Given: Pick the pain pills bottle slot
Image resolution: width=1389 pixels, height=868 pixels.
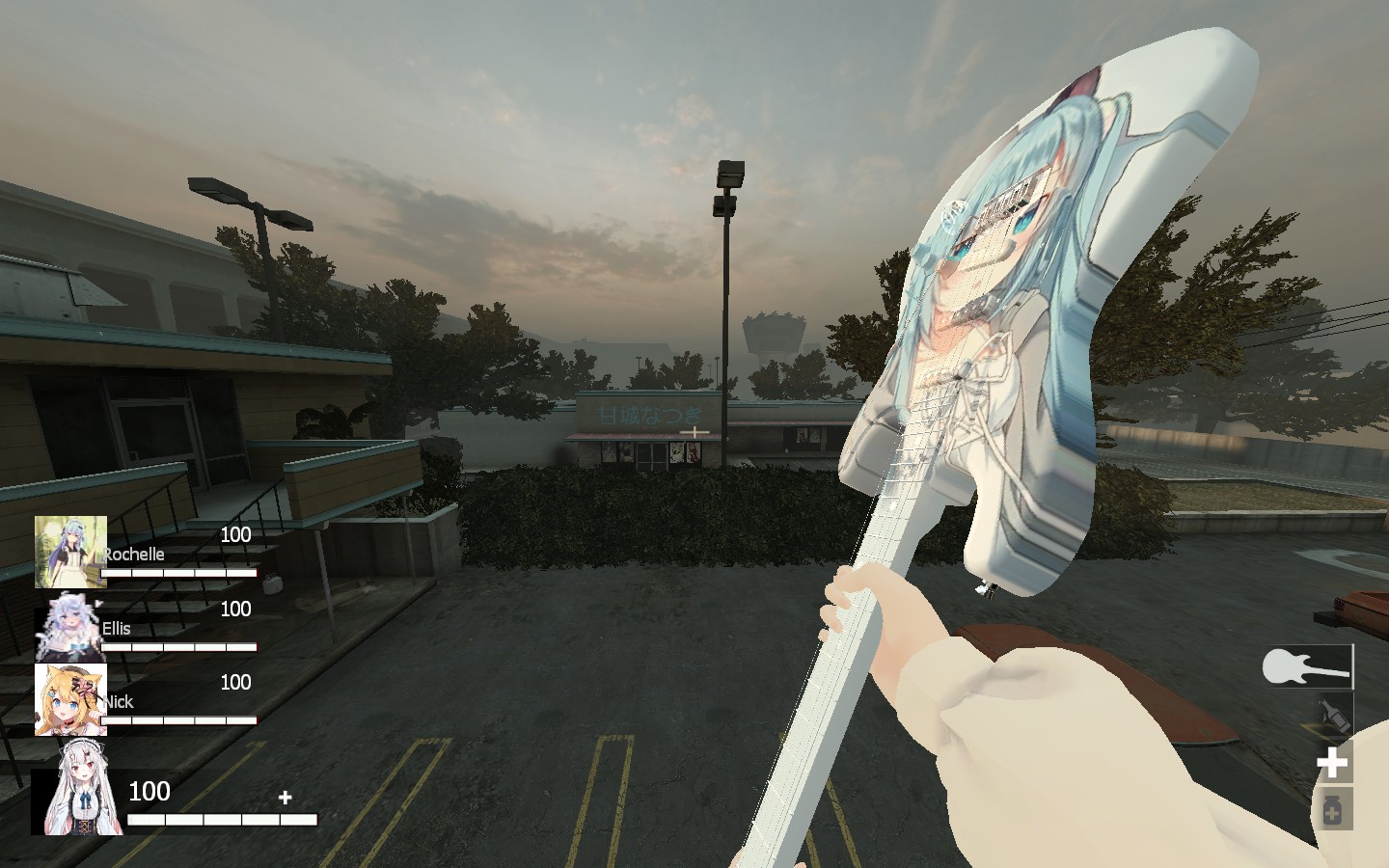Looking at the screenshot, I should [1332, 810].
